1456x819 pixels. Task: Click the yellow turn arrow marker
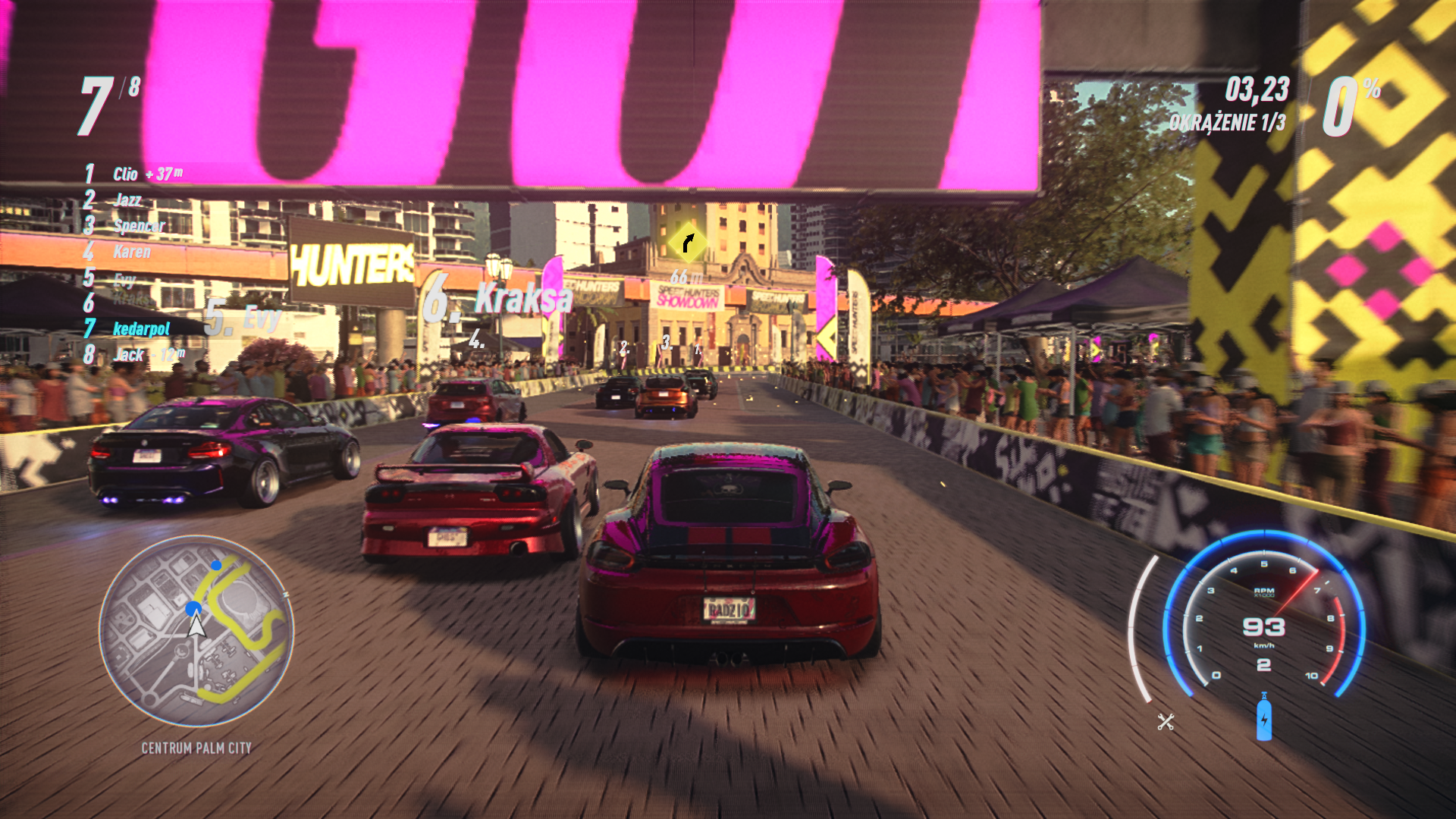688,243
